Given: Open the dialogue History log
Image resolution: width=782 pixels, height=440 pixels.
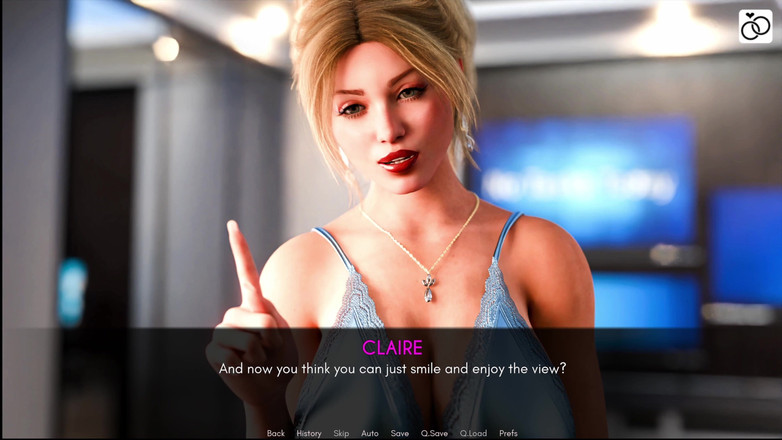Looking at the screenshot, I should pos(309,434).
